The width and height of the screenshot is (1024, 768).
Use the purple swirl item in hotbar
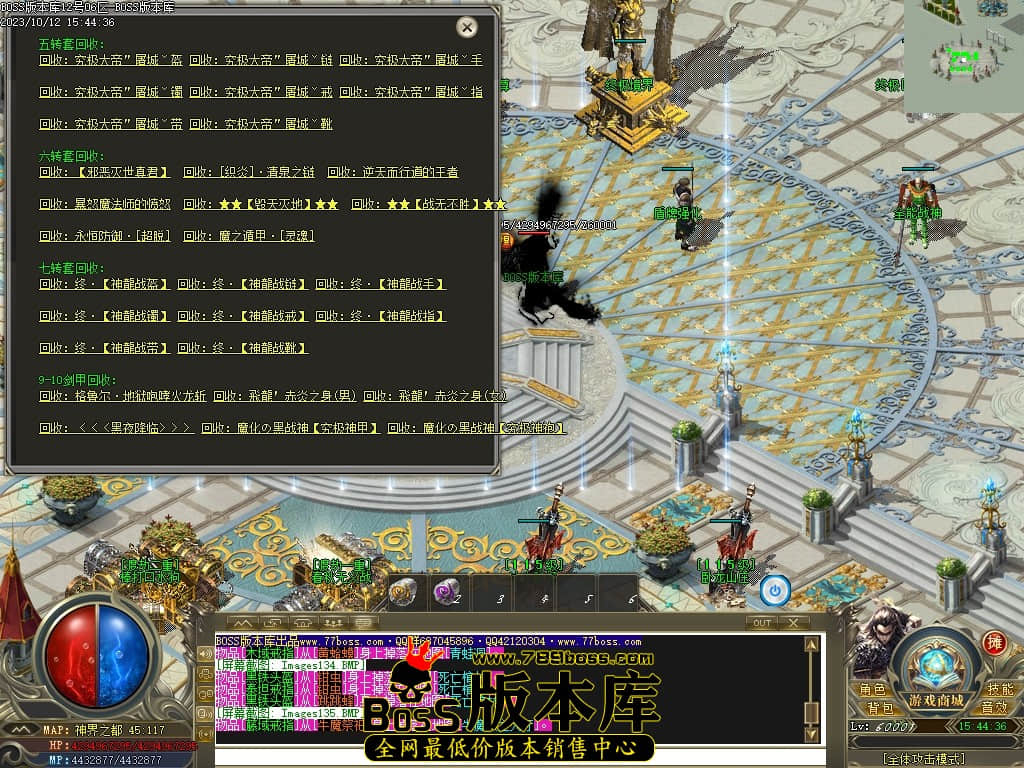tap(443, 592)
